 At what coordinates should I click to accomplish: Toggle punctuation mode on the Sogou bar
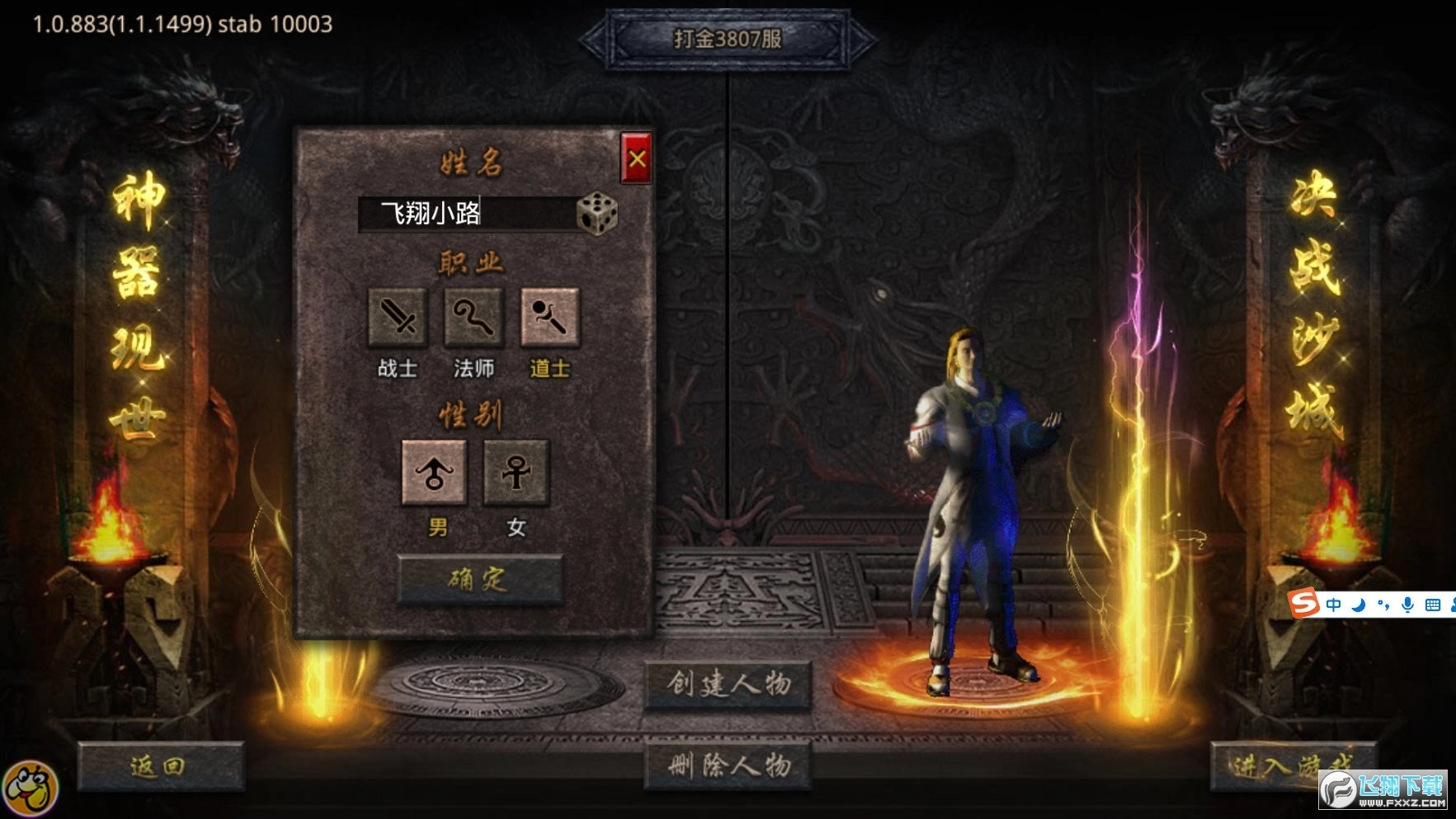coord(1384,605)
